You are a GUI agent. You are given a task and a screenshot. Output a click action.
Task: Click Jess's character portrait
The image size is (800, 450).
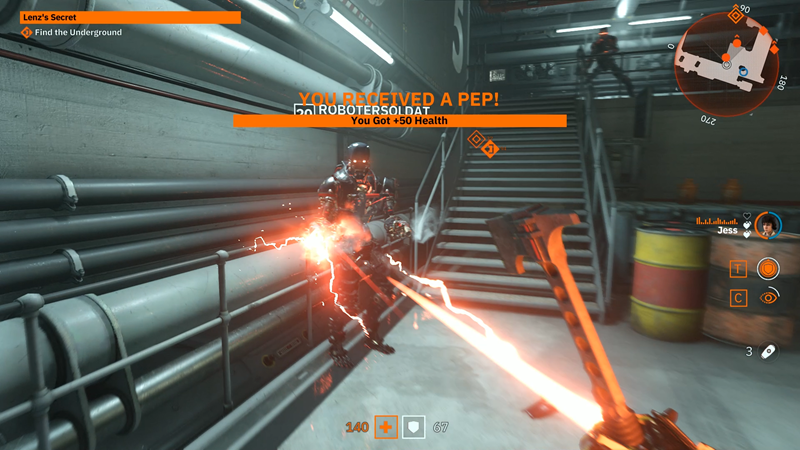tap(767, 225)
